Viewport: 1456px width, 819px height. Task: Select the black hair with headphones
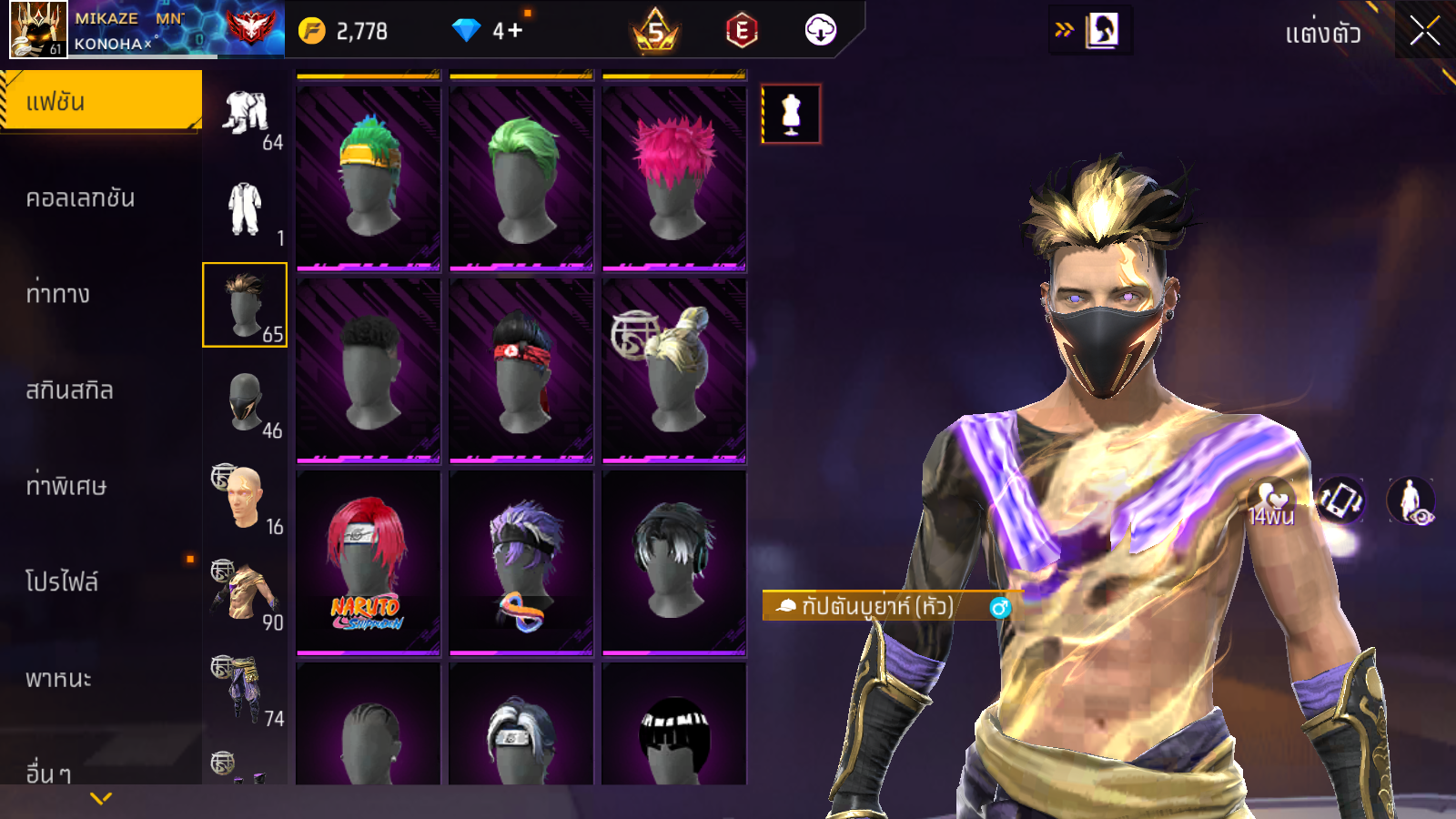click(674, 561)
